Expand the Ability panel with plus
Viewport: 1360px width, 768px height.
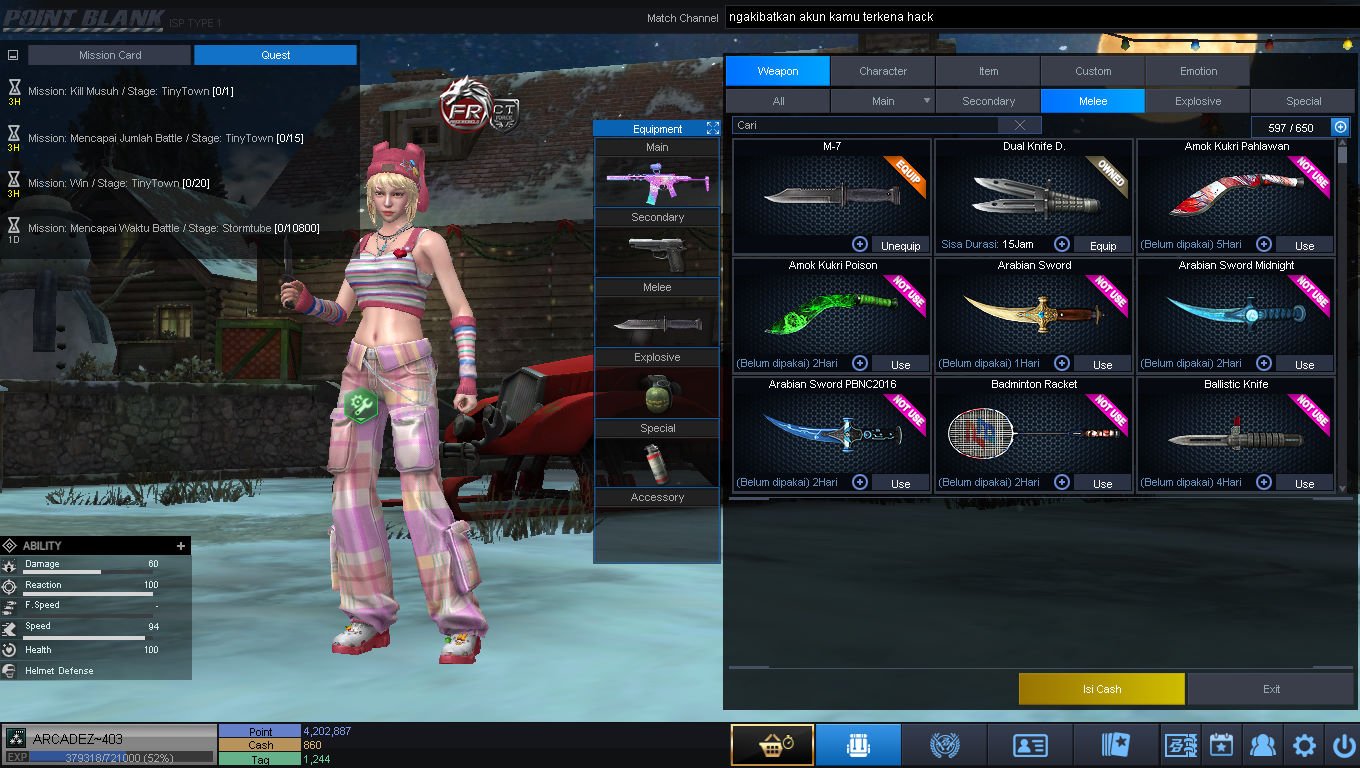pyautogui.click(x=181, y=546)
